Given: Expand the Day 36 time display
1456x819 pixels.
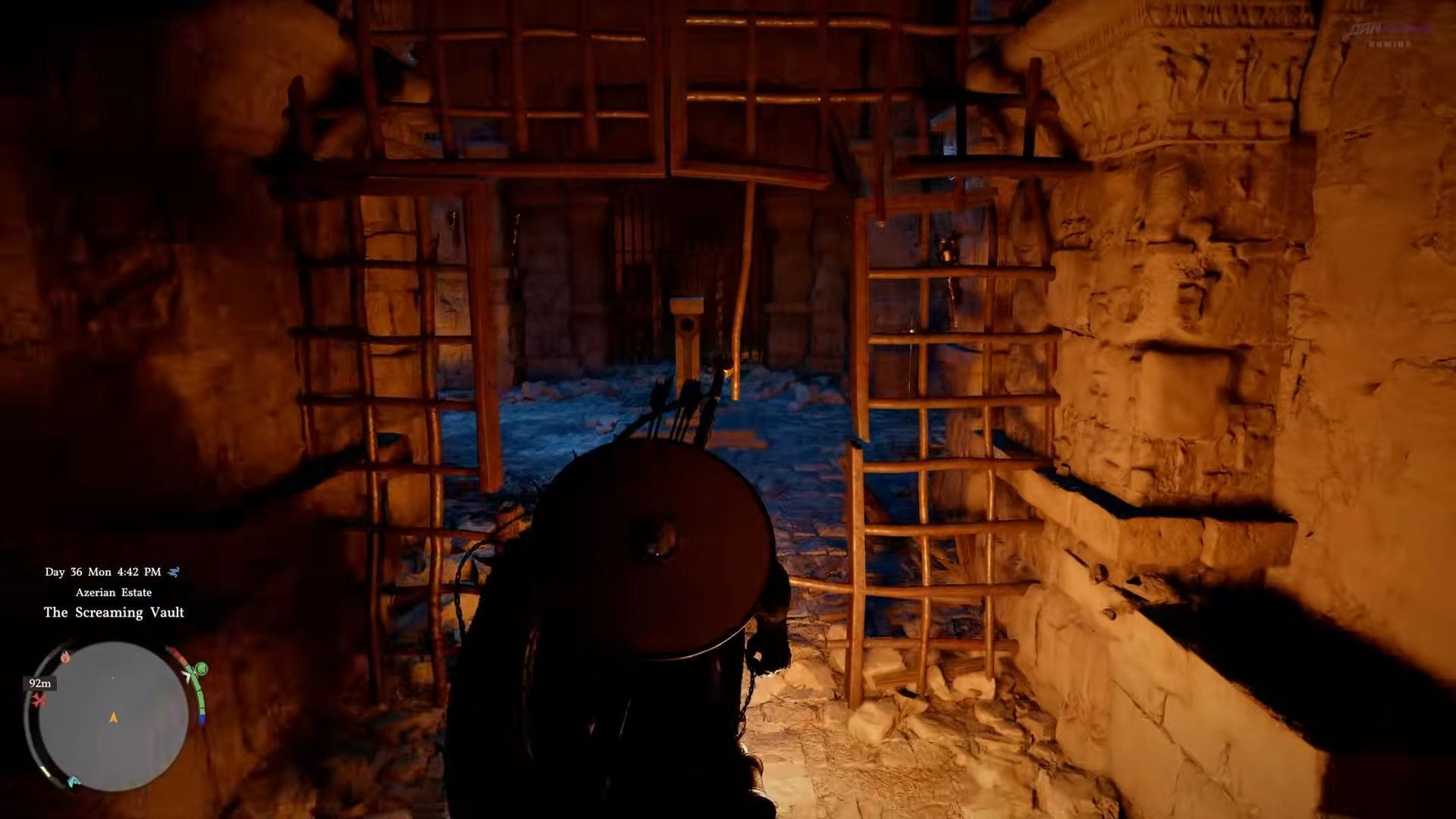Looking at the screenshot, I should coord(102,573).
